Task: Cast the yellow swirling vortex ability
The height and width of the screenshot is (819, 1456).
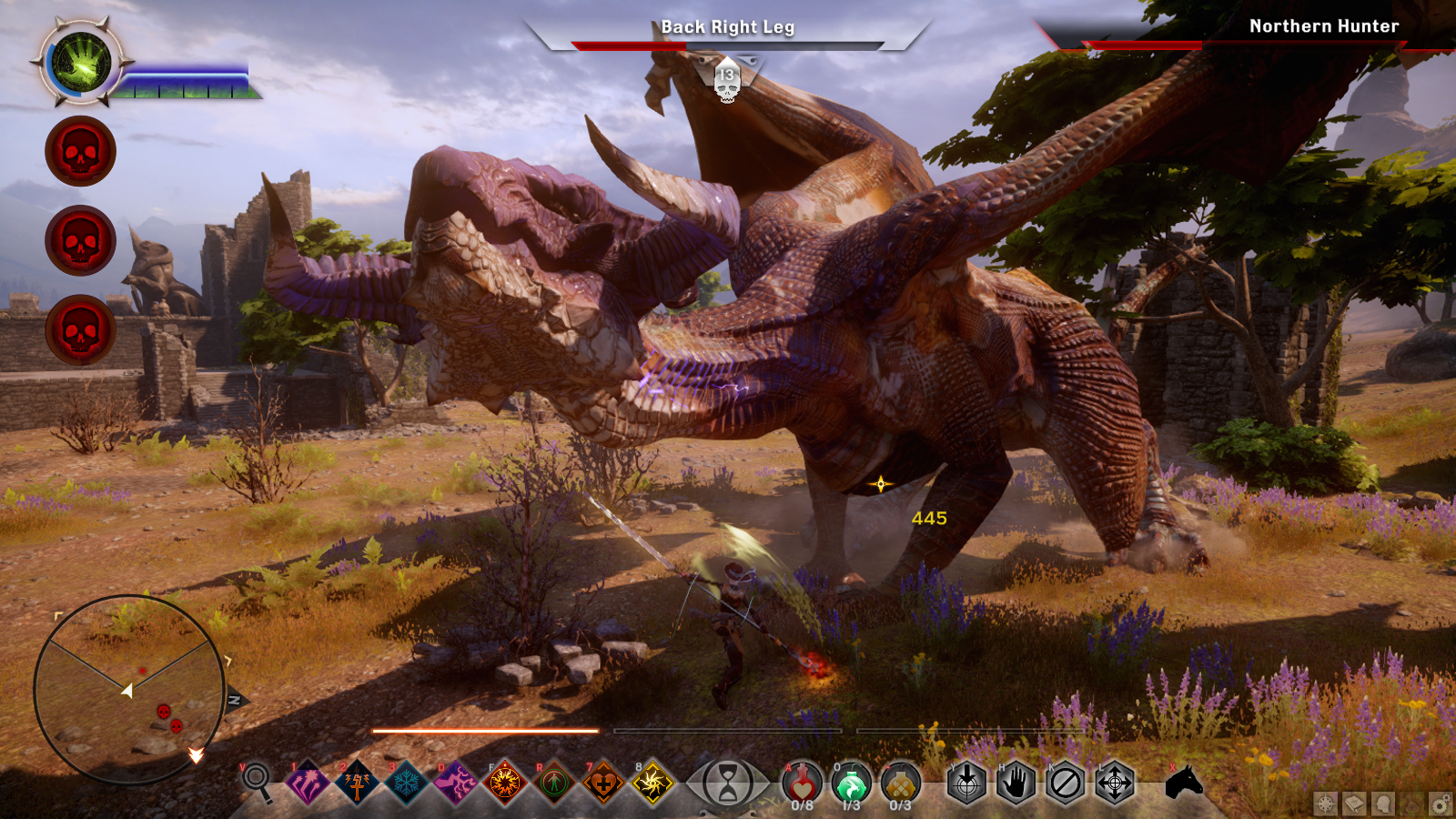Action: (652, 782)
